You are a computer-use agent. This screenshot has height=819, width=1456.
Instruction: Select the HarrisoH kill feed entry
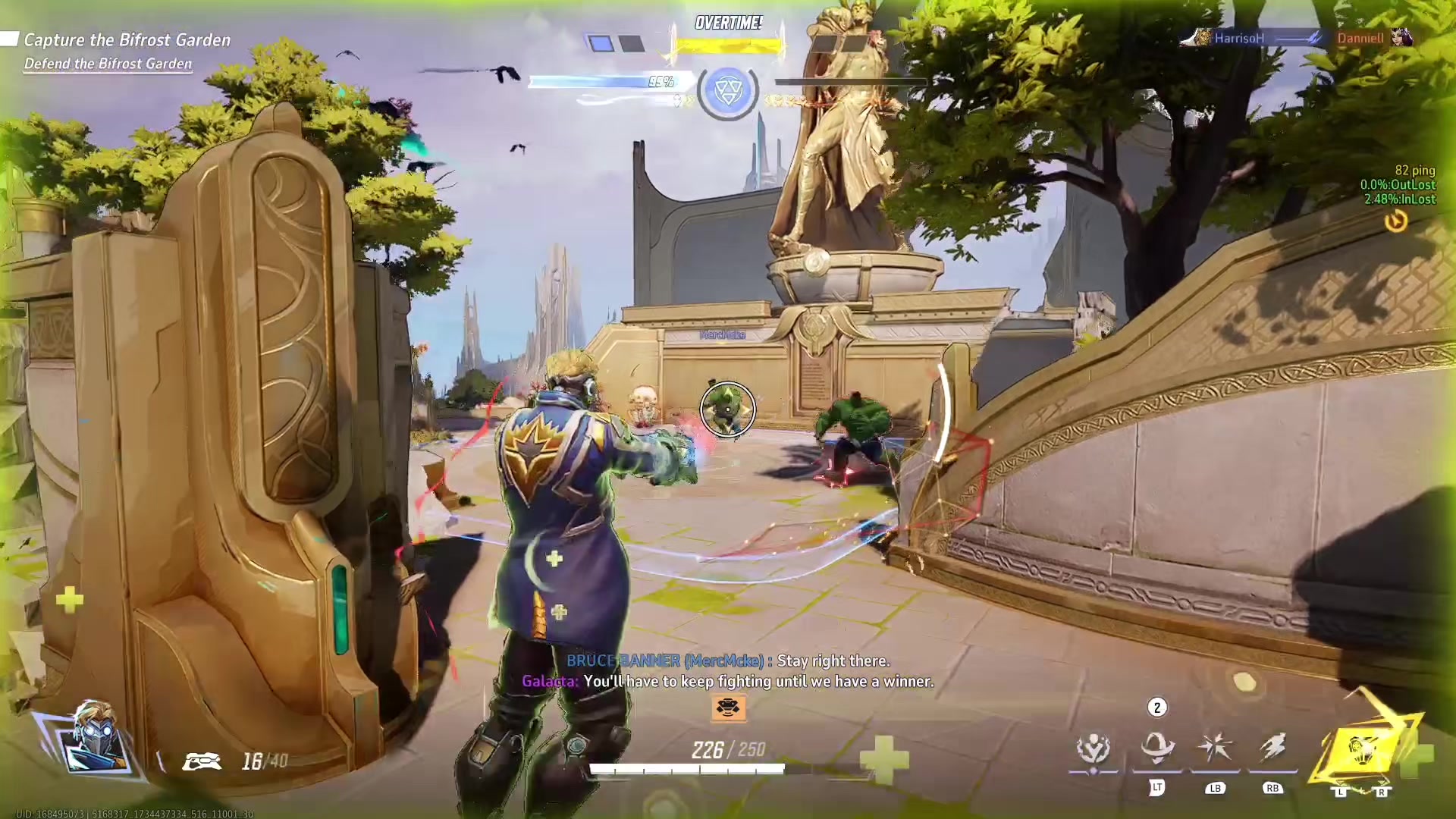(x=1238, y=38)
